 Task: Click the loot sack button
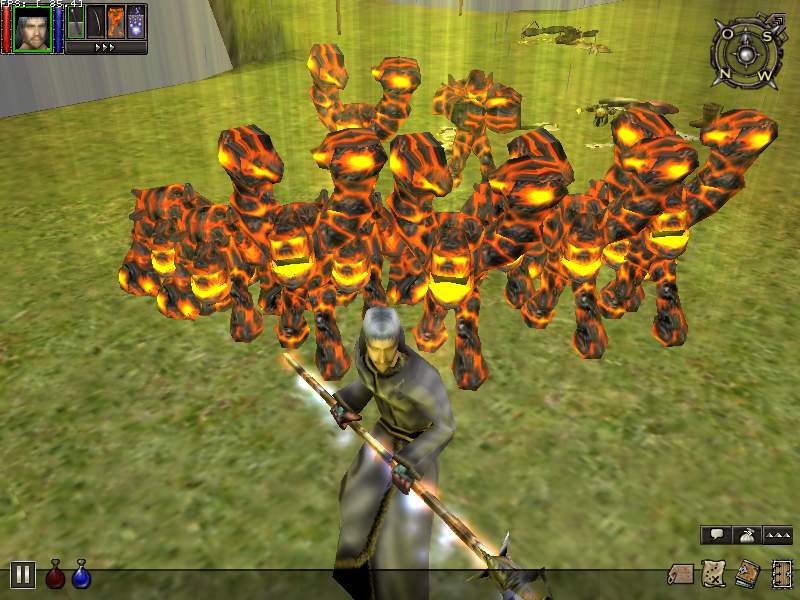click(746, 536)
